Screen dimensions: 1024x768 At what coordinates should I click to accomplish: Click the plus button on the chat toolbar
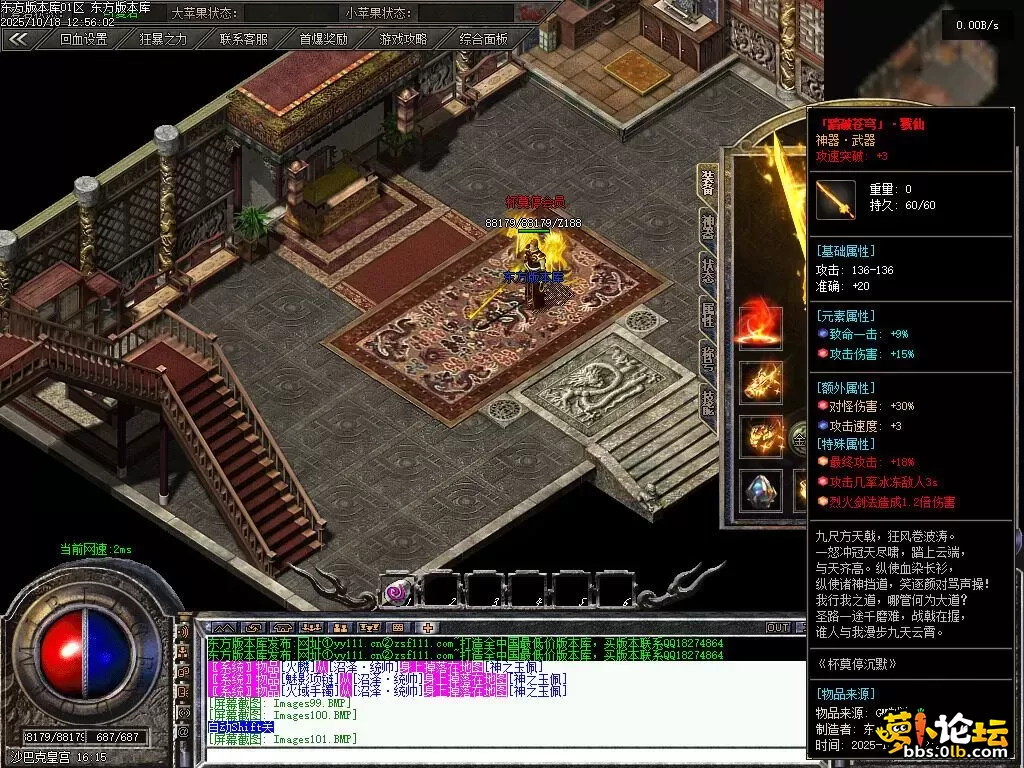click(x=428, y=628)
